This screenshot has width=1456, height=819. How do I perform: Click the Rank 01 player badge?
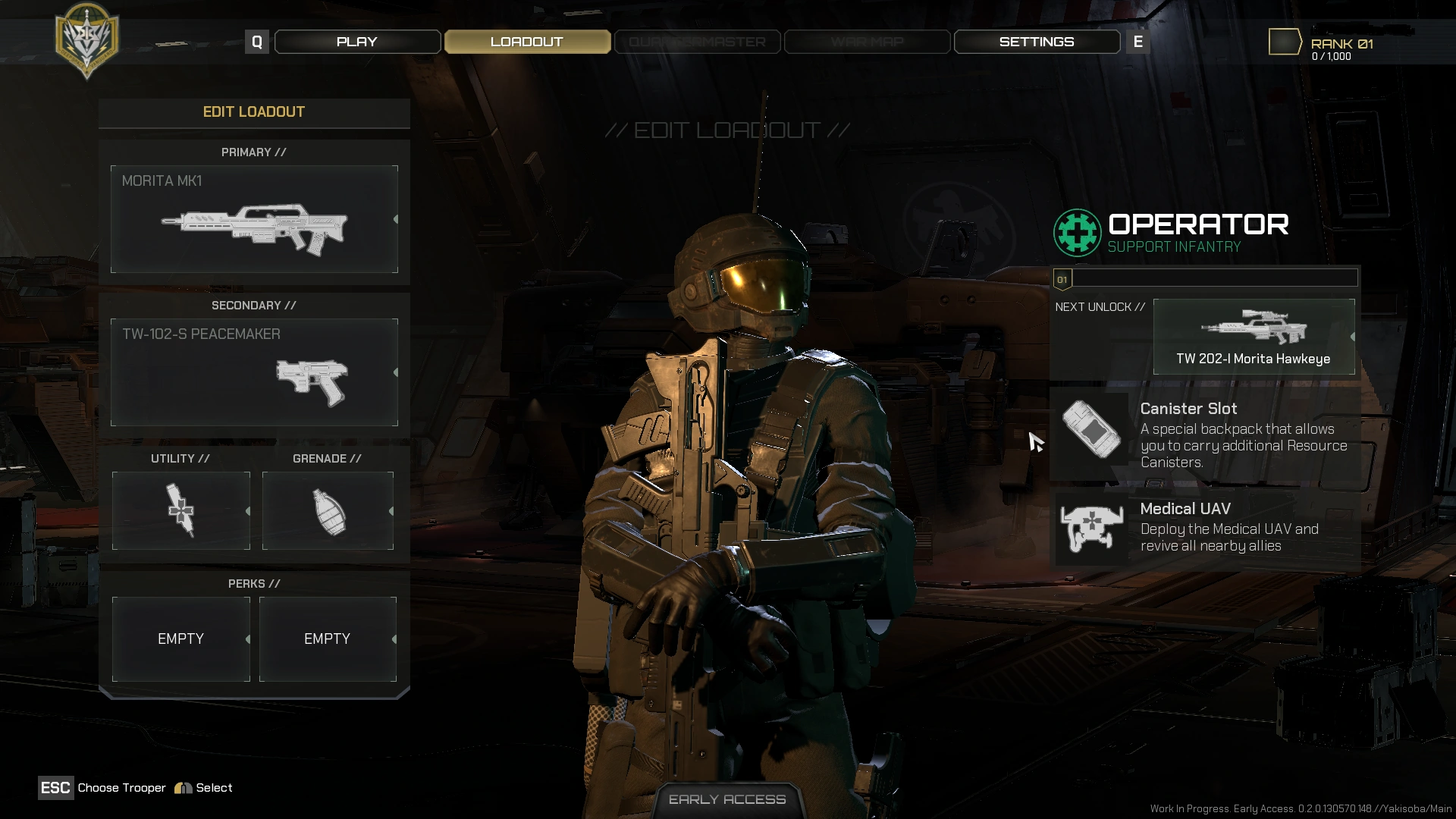click(1285, 42)
